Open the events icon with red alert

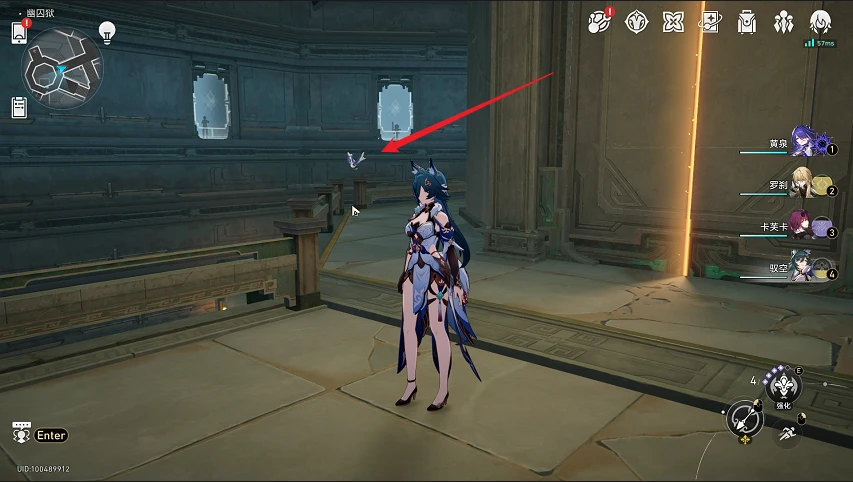point(598,20)
